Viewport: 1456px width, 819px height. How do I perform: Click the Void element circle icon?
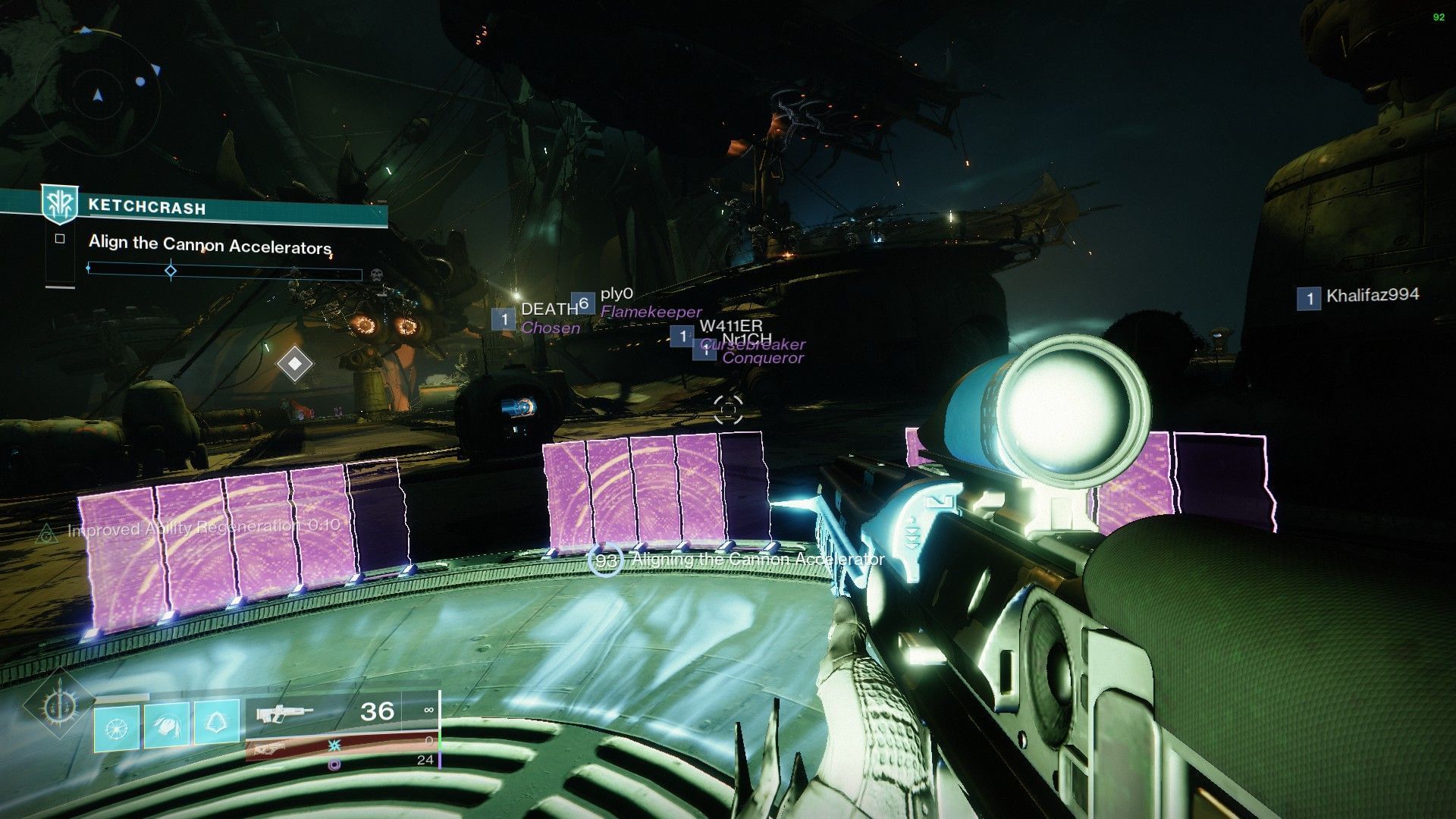tap(334, 764)
